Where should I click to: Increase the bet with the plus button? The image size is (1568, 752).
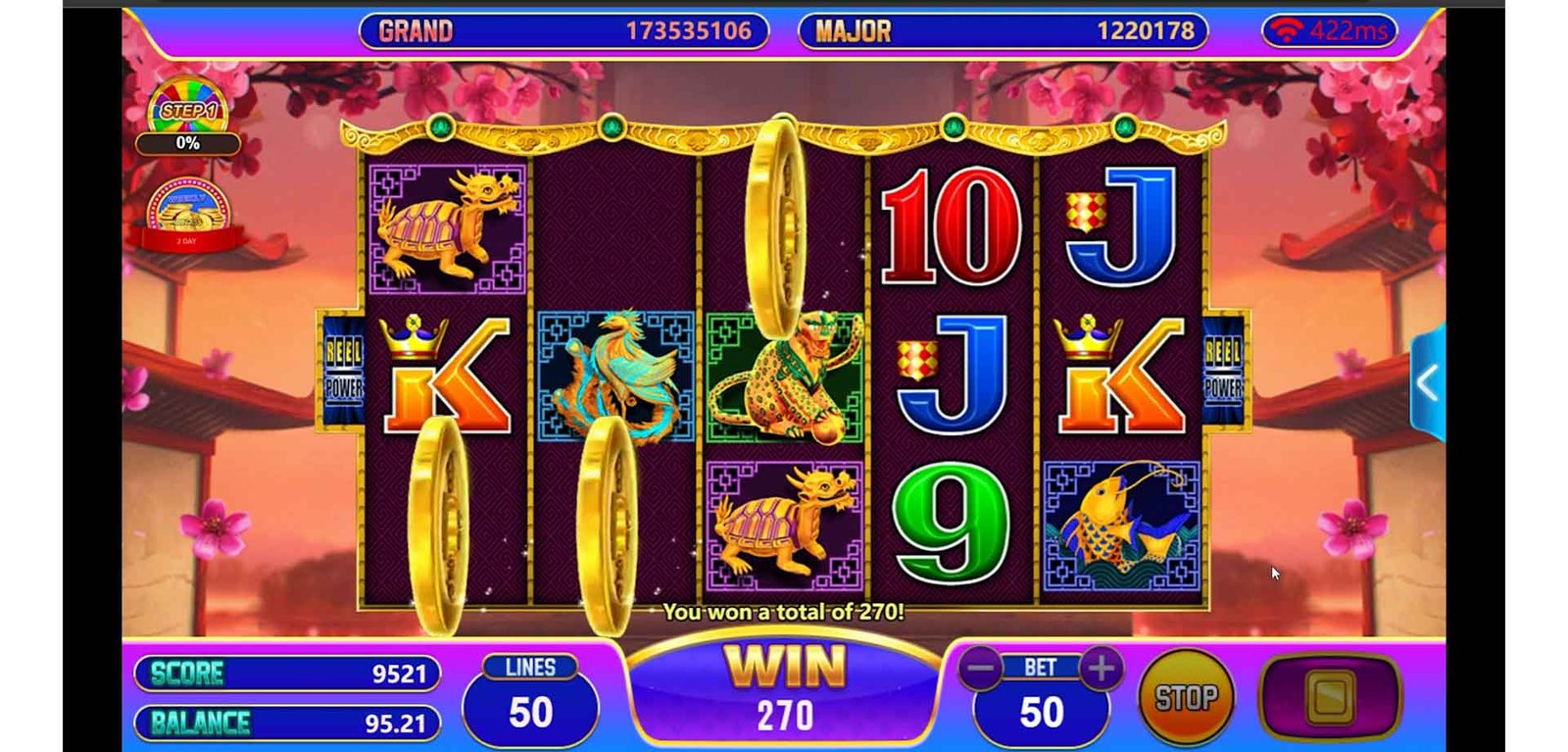[1101, 669]
